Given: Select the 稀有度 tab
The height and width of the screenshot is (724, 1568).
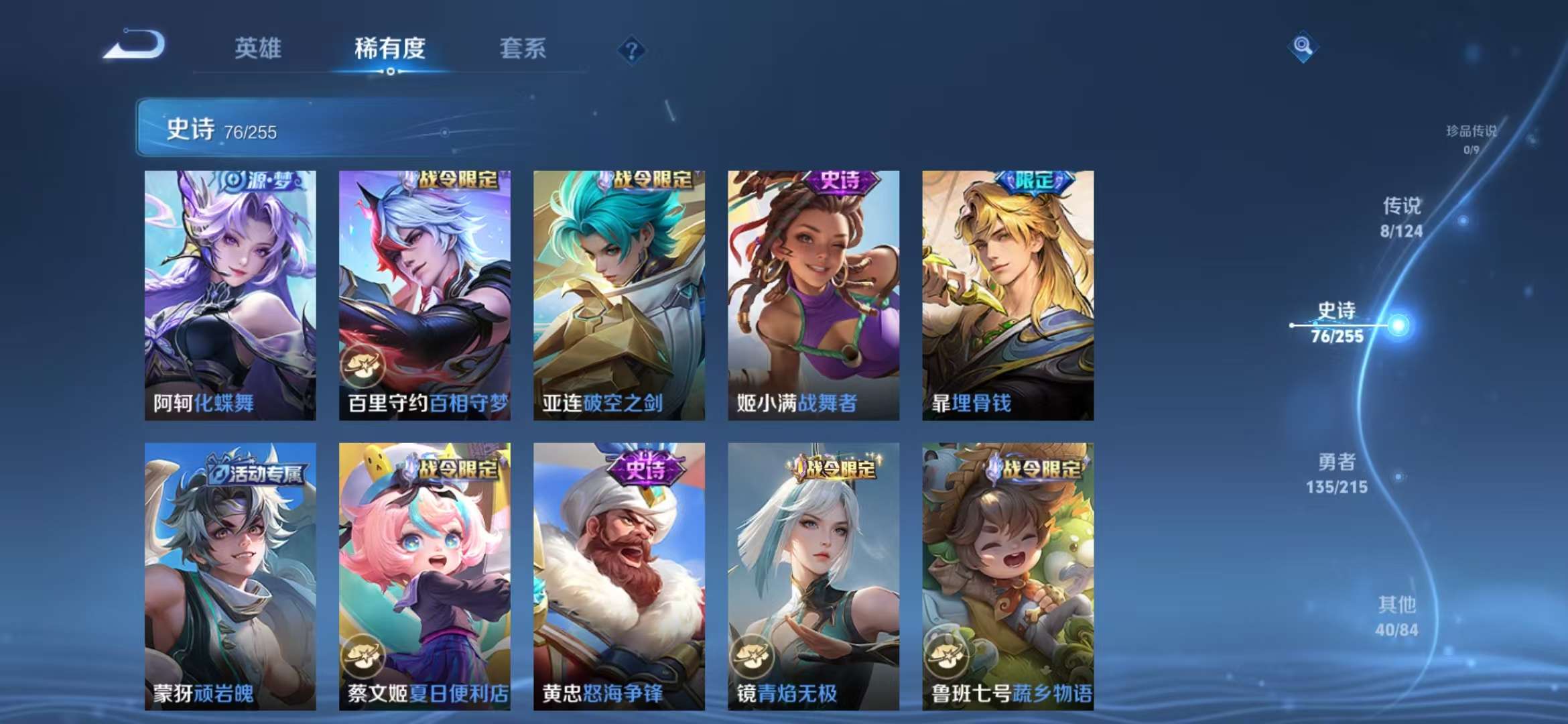Looking at the screenshot, I should pos(391,48).
